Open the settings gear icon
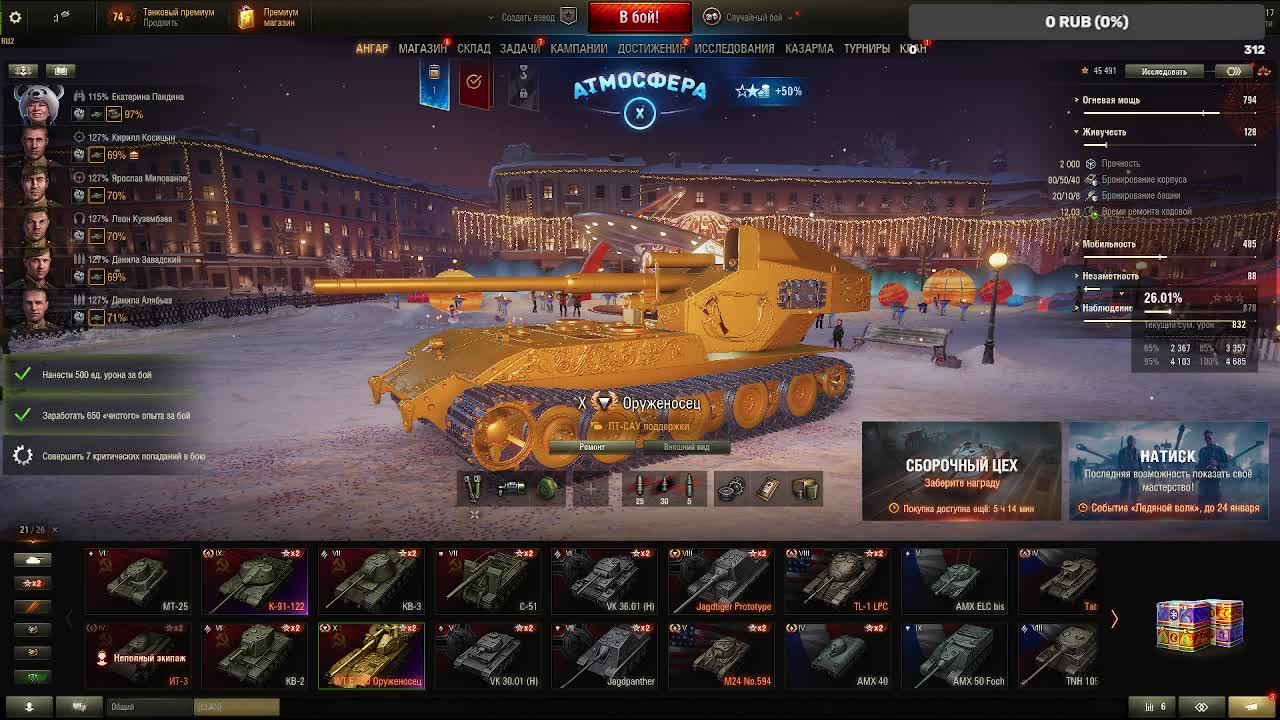Image resolution: width=1280 pixels, height=720 pixels. 15,17
